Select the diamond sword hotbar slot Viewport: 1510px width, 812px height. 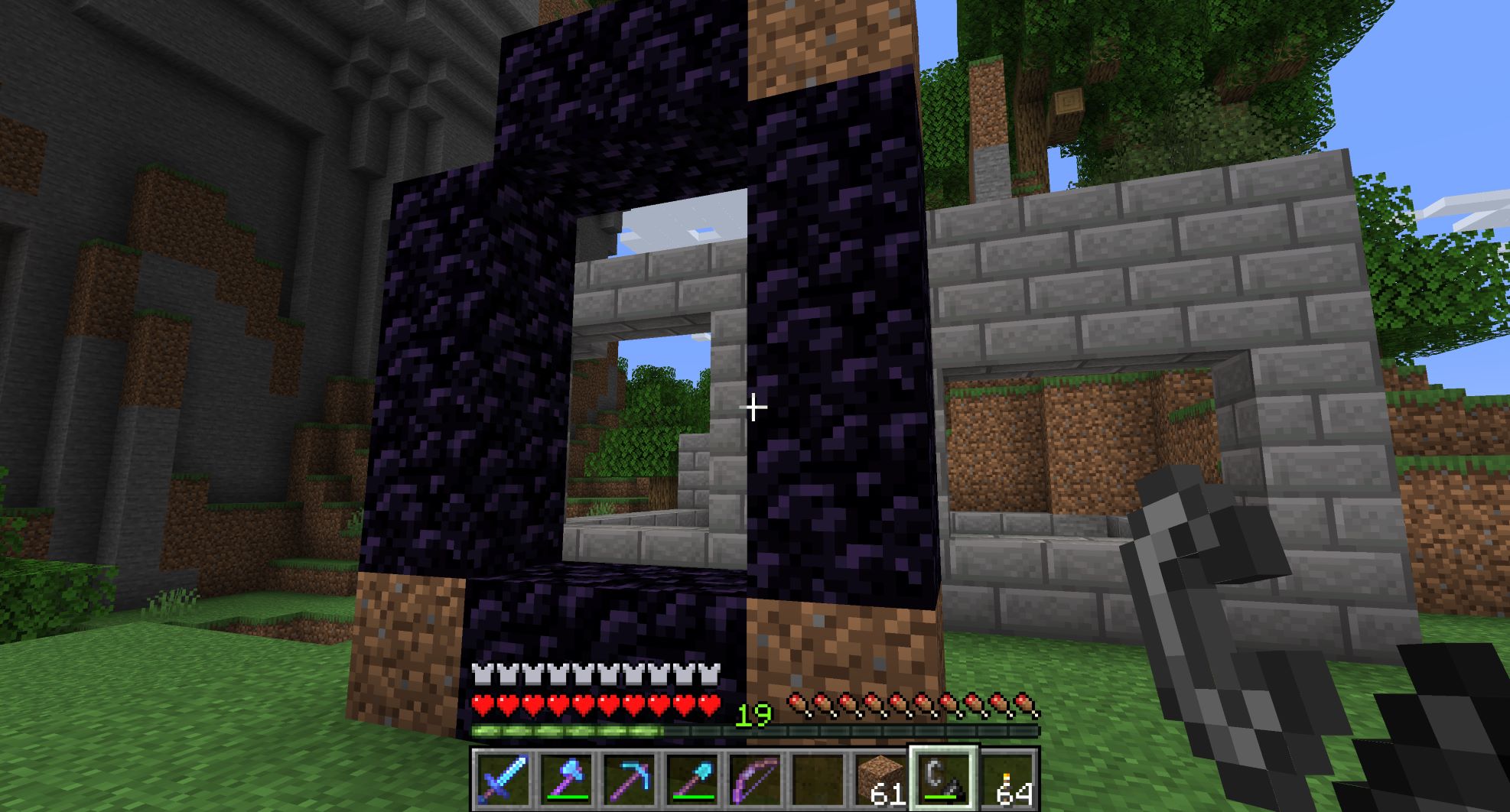point(502,779)
